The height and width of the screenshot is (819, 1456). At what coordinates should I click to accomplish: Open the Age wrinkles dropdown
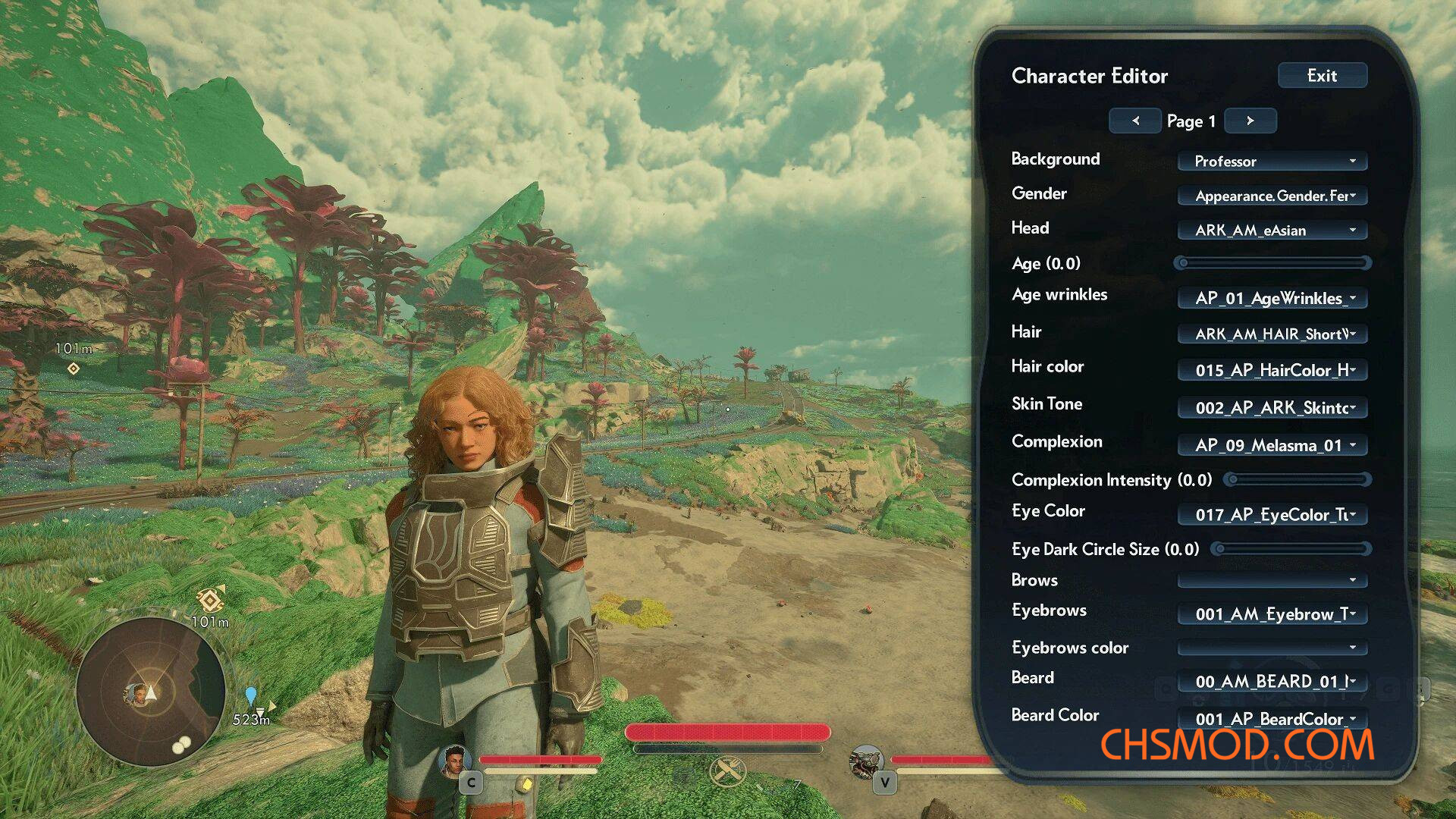pos(1272,298)
